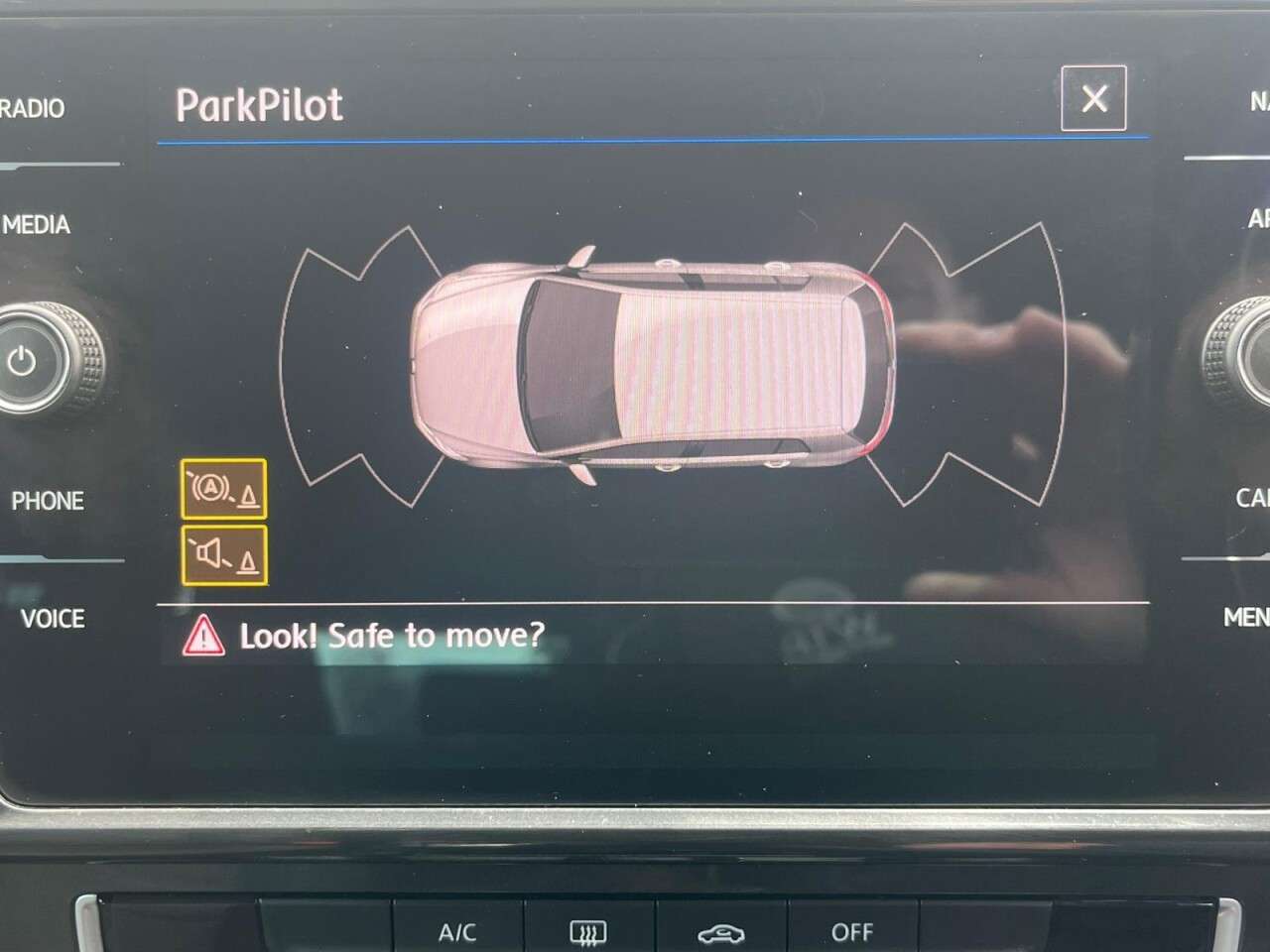Image resolution: width=1270 pixels, height=952 pixels.
Task: Select the air recirculation icon
Action: [722, 930]
